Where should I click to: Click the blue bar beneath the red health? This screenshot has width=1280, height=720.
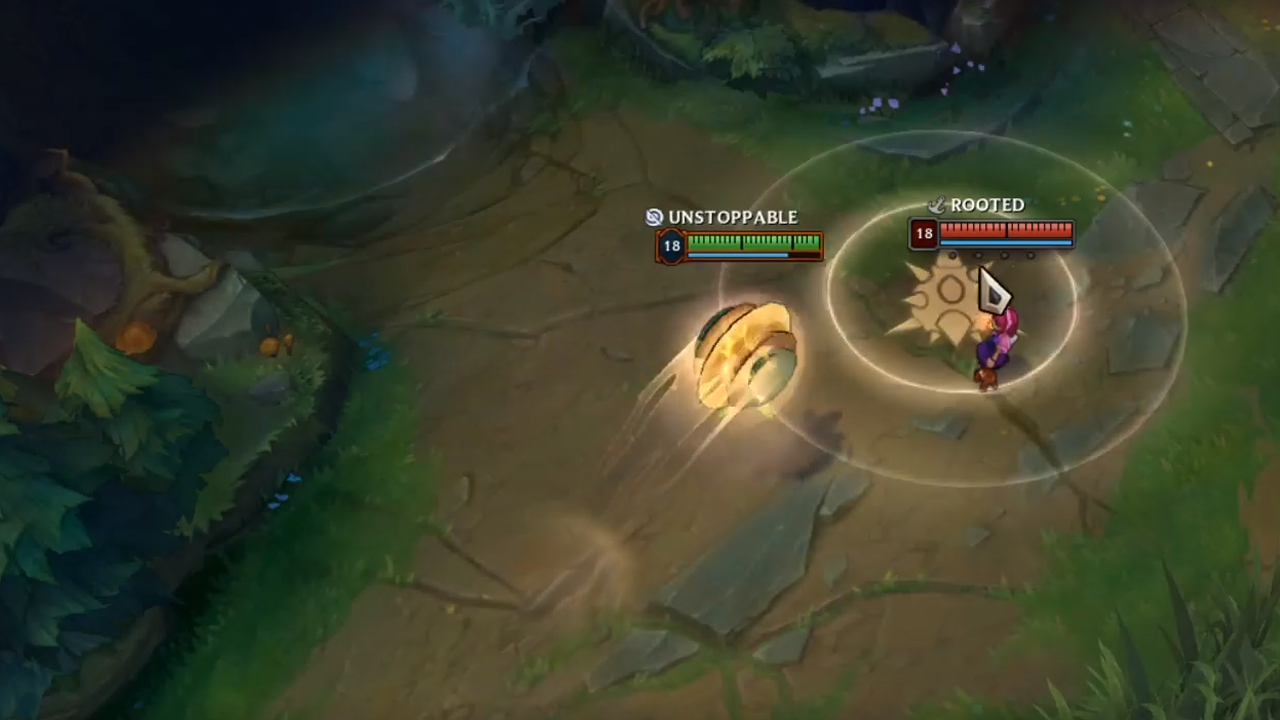tap(1003, 244)
